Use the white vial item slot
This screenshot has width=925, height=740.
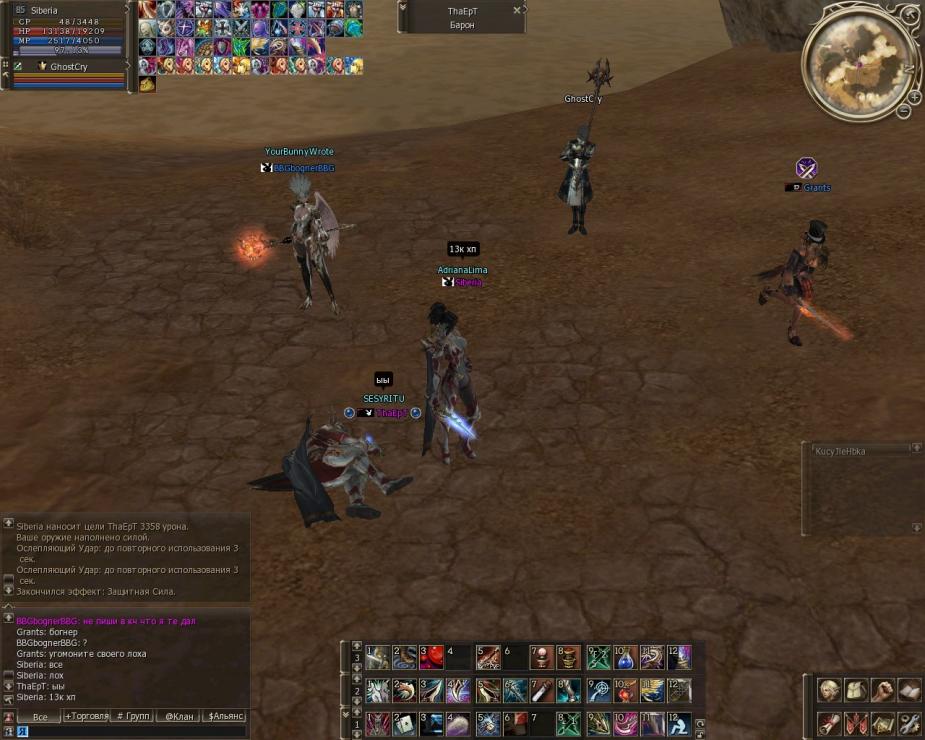(x=541, y=691)
